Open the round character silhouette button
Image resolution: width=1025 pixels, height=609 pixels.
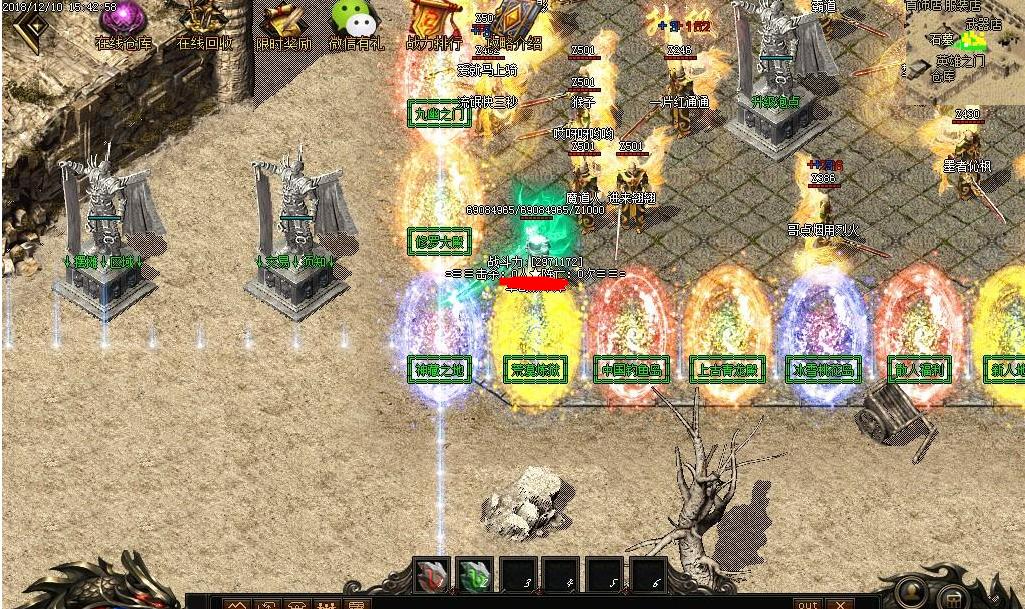coord(912,590)
